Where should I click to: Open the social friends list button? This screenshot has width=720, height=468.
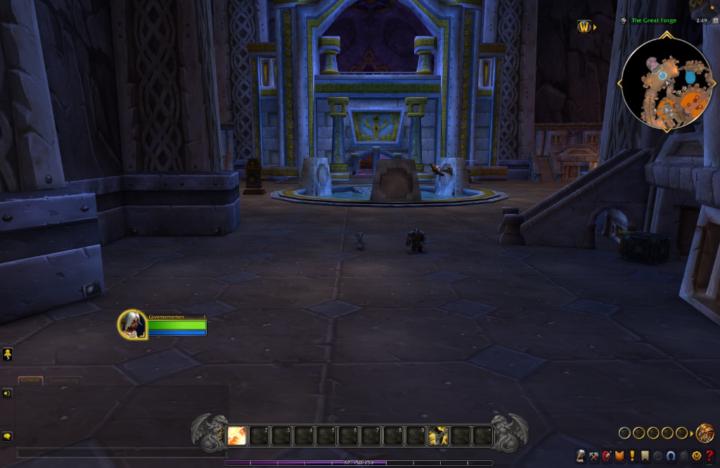(x=7, y=354)
